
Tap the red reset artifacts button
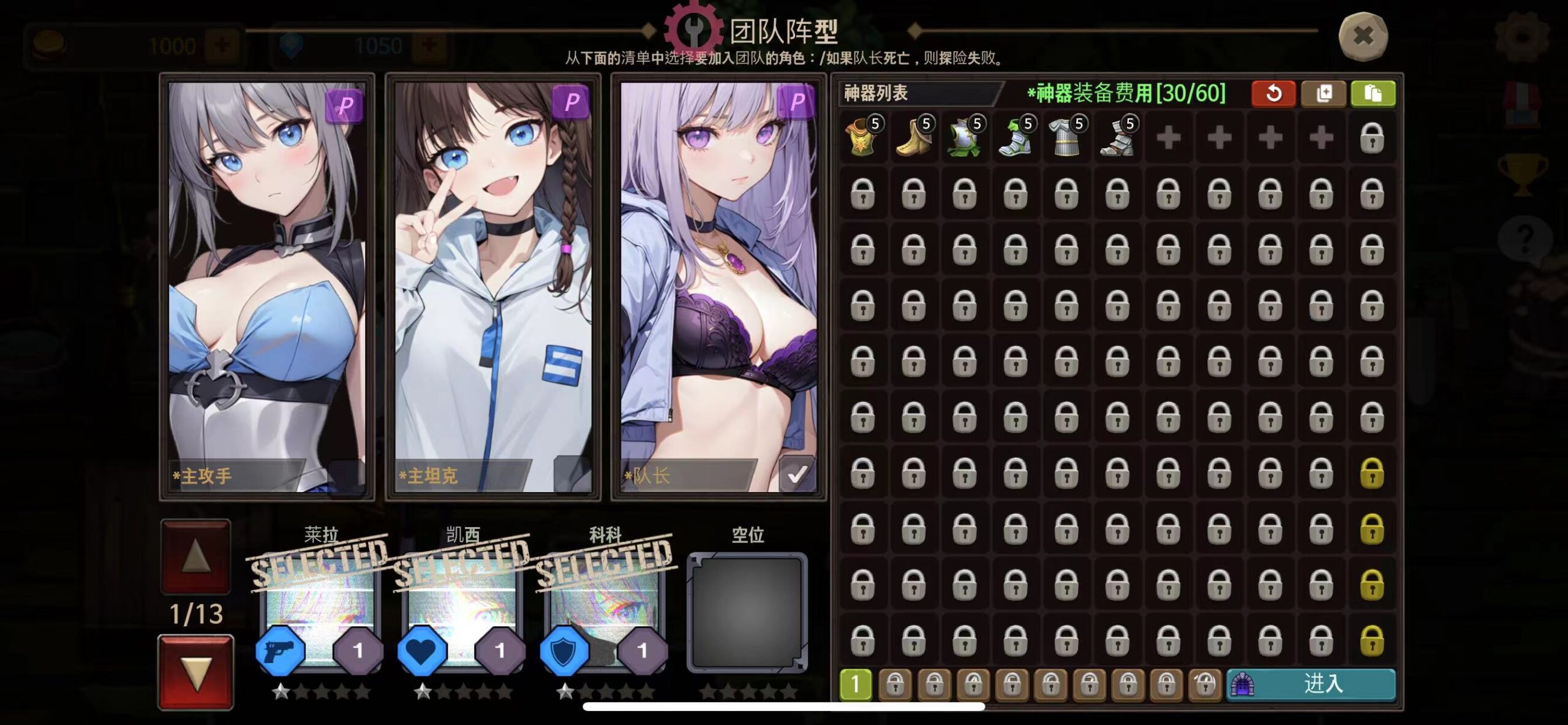(x=1274, y=93)
